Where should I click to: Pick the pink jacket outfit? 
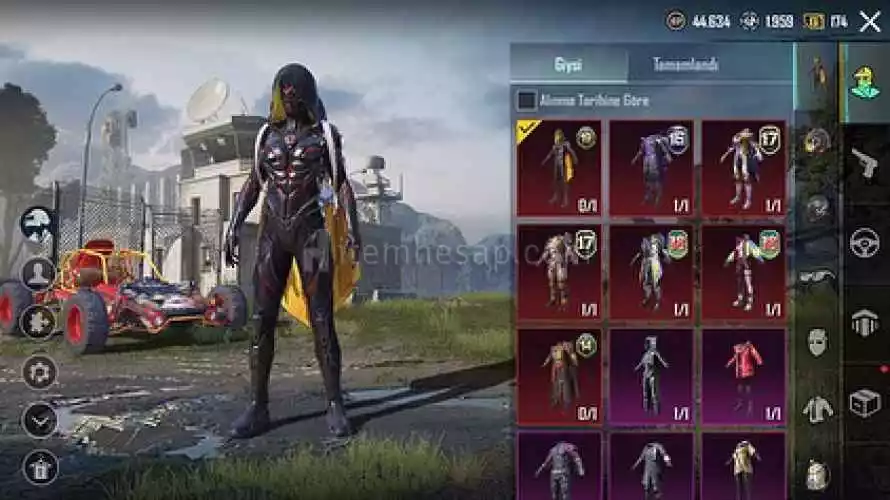coord(743,371)
